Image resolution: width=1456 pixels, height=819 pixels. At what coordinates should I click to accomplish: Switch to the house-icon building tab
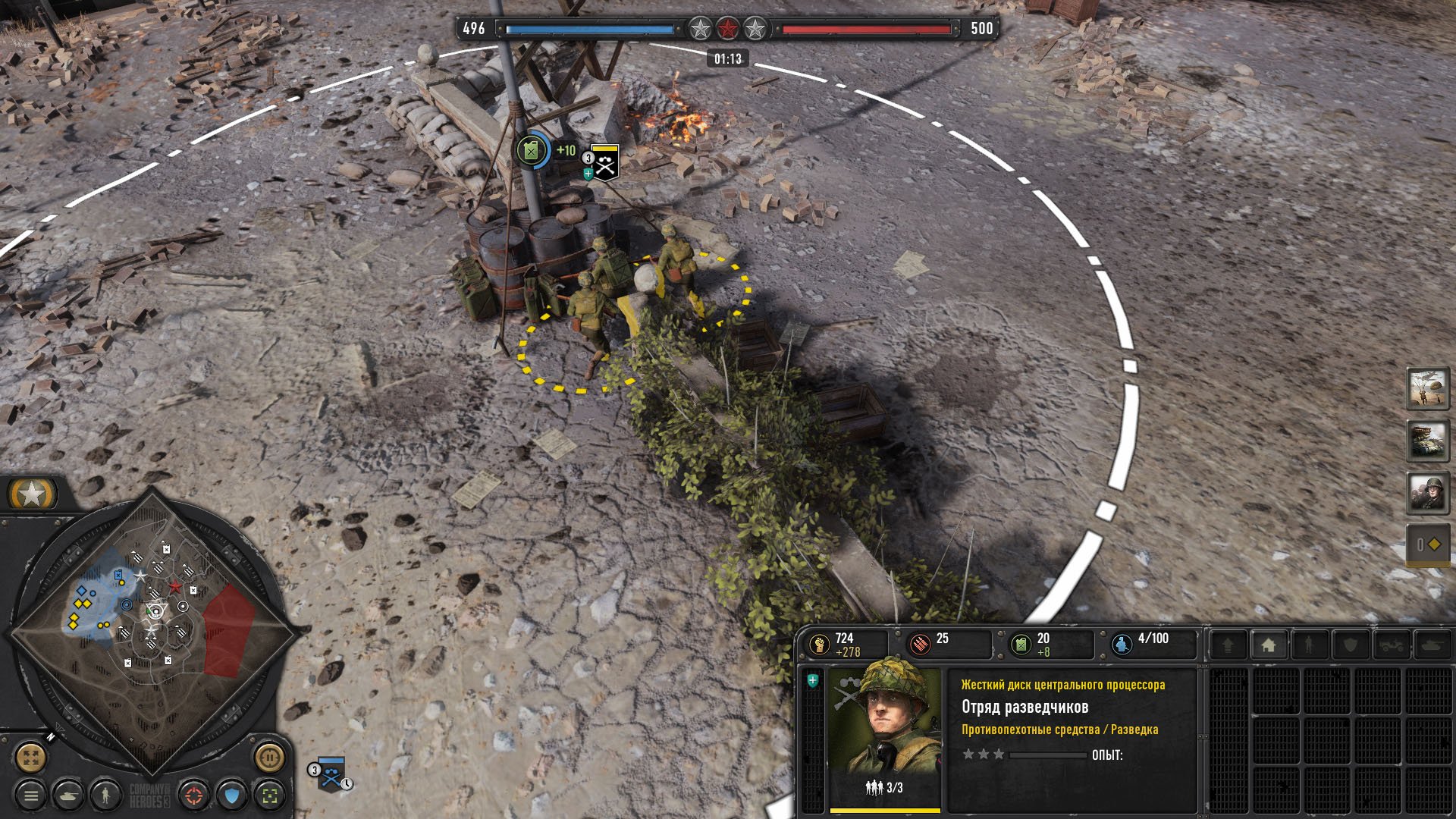coord(1269,645)
